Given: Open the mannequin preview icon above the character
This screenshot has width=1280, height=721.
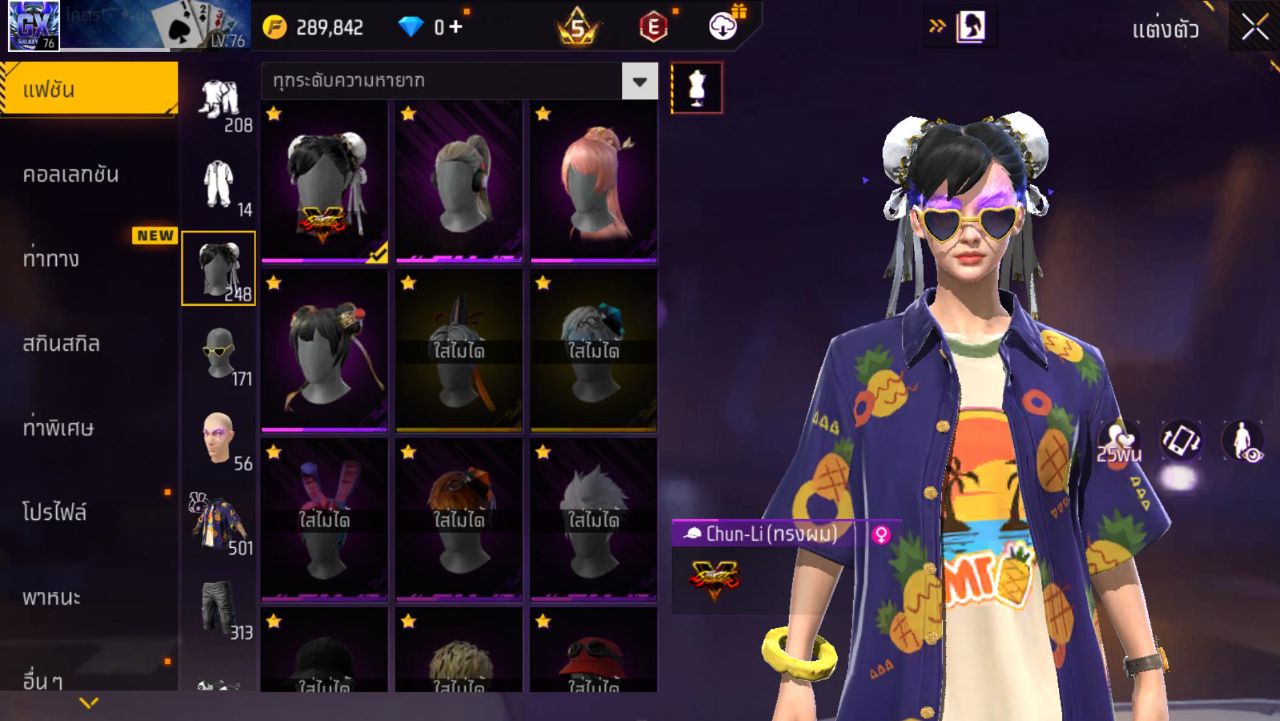Looking at the screenshot, I should click(697, 86).
